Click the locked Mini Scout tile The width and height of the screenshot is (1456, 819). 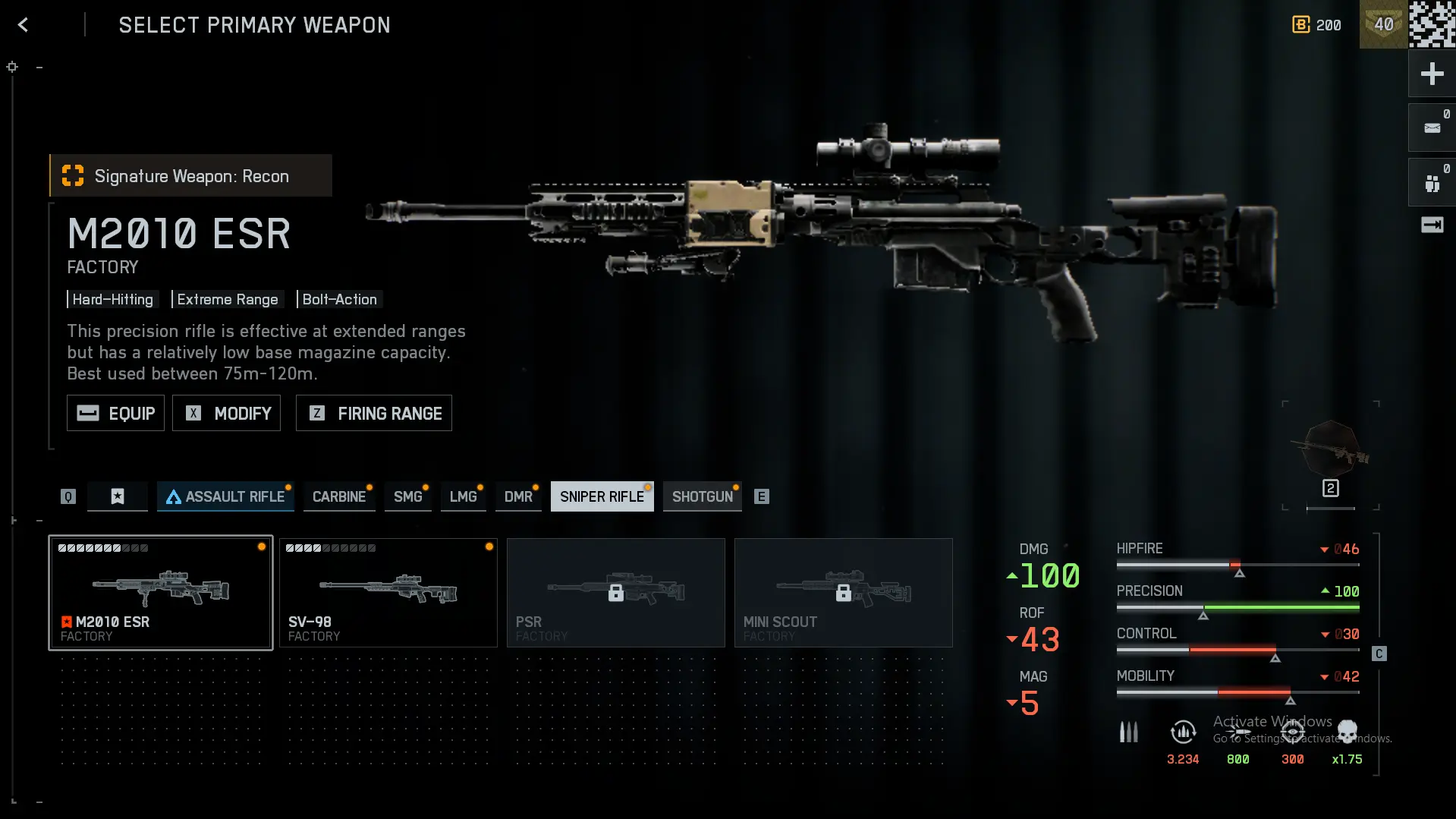coord(844,593)
